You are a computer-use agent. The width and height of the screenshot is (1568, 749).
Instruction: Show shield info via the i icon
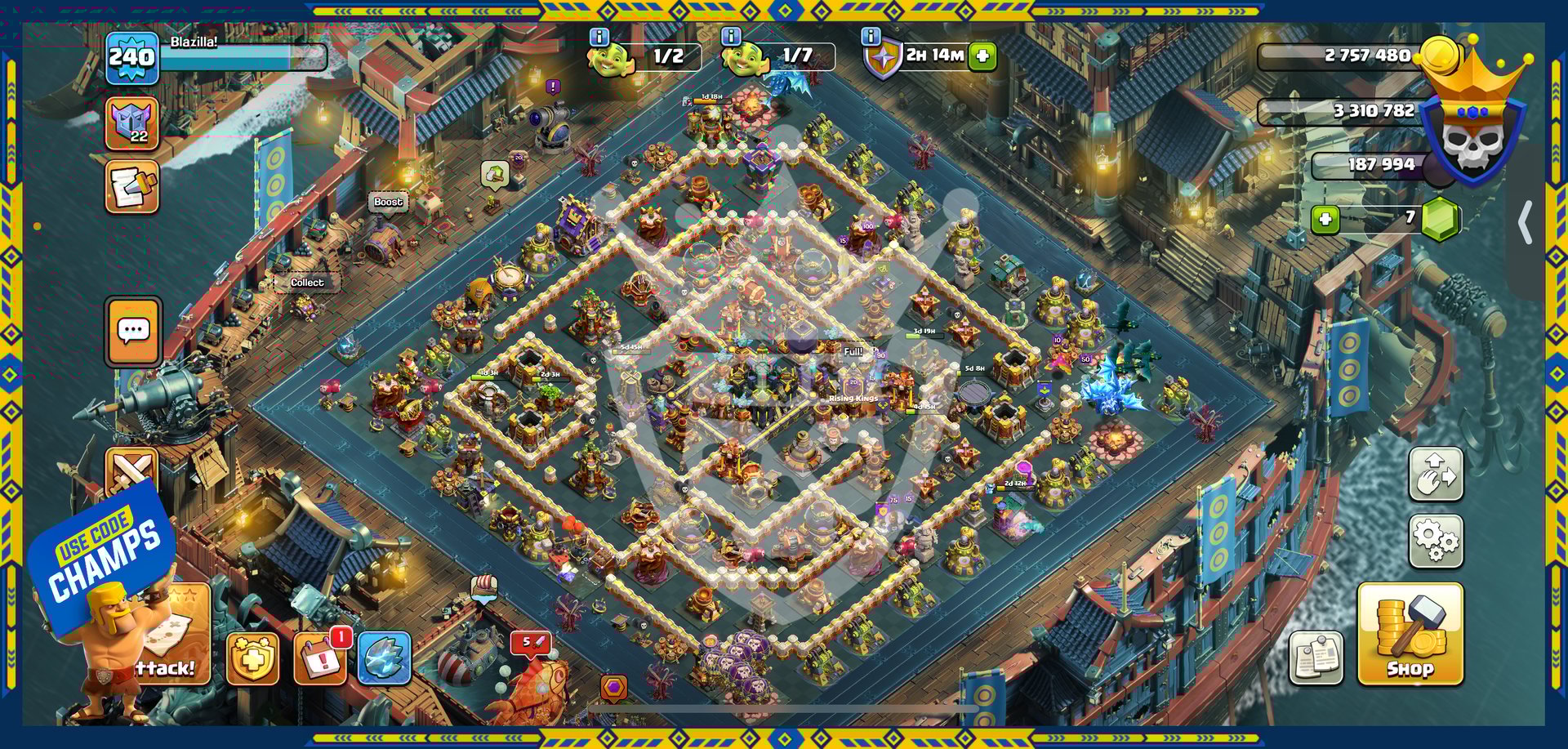[871, 37]
